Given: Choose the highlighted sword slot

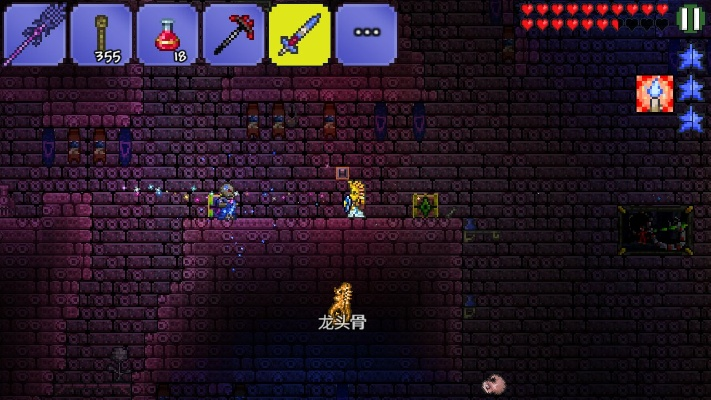Looking at the screenshot, I should pyautogui.click(x=299, y=33).
